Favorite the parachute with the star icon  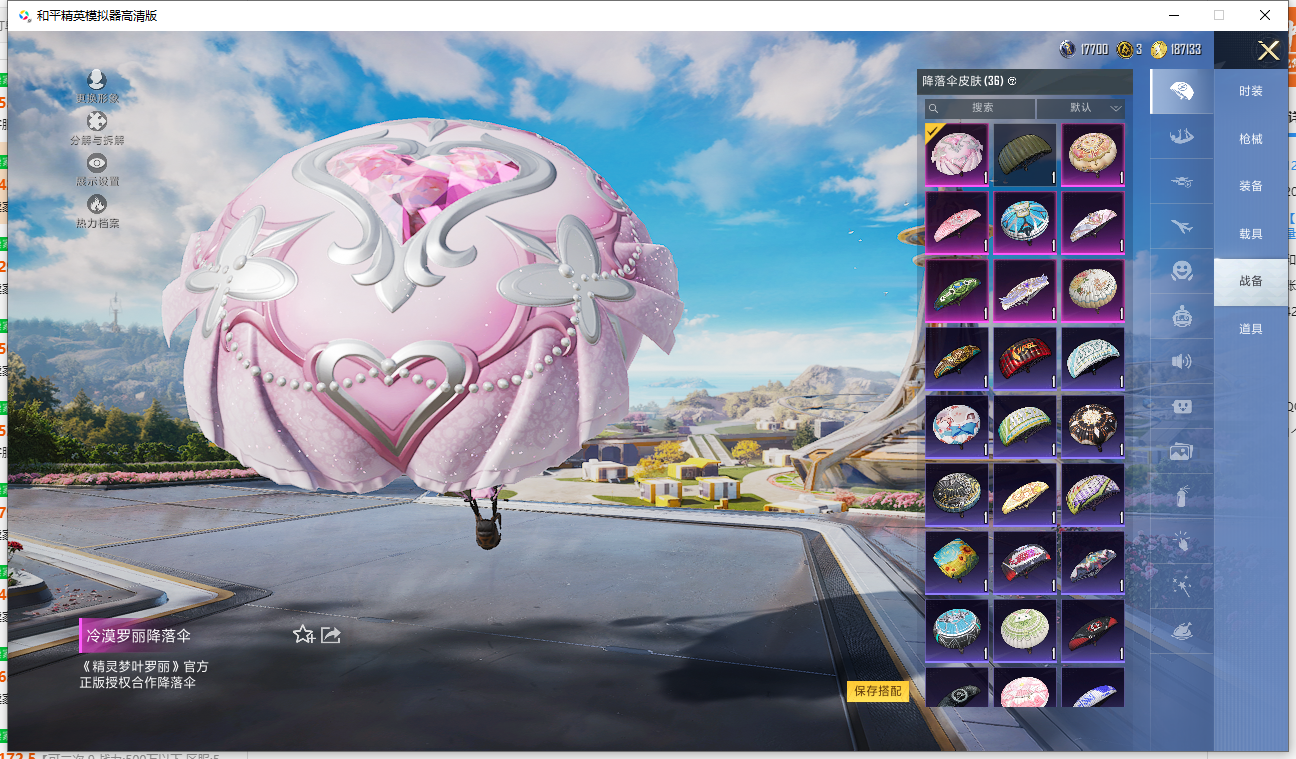coord(303,635)
